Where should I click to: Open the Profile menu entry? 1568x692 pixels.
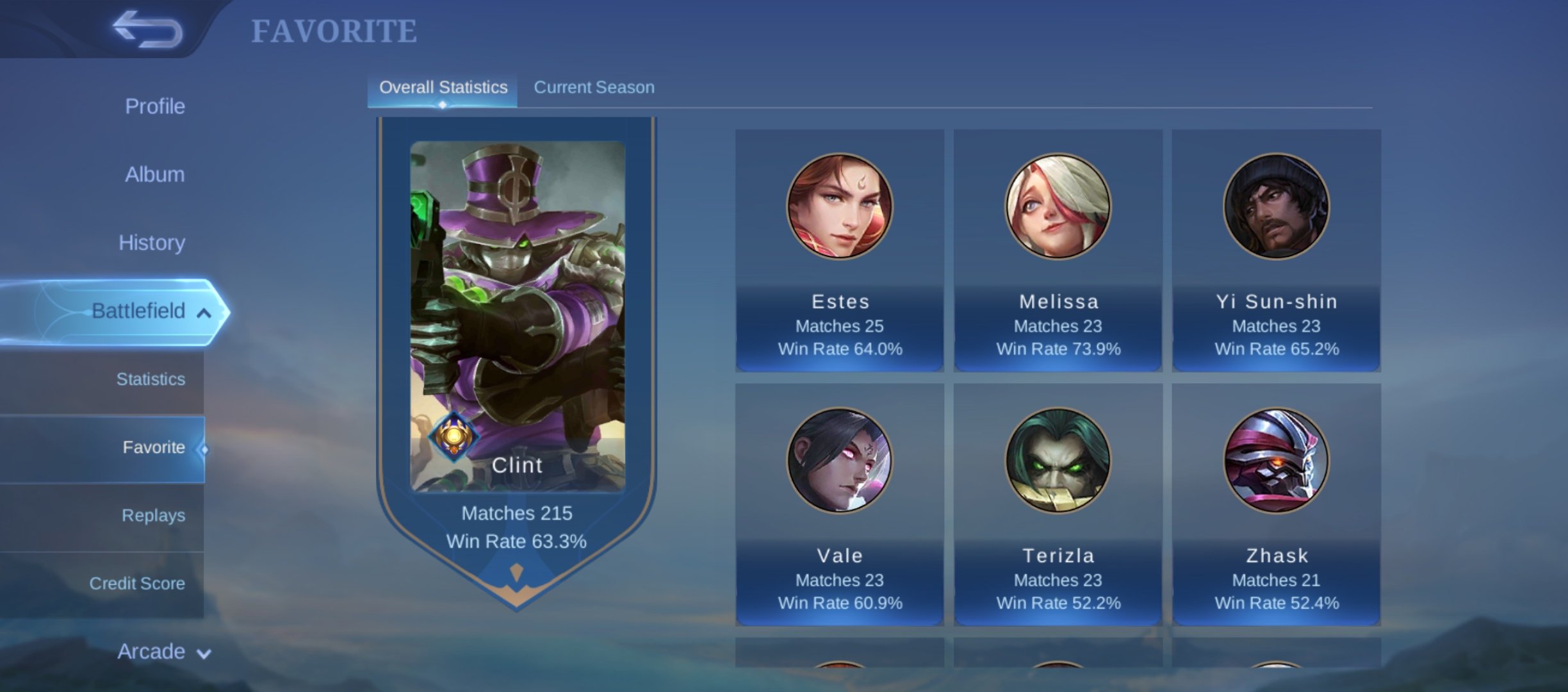point(154,106)
